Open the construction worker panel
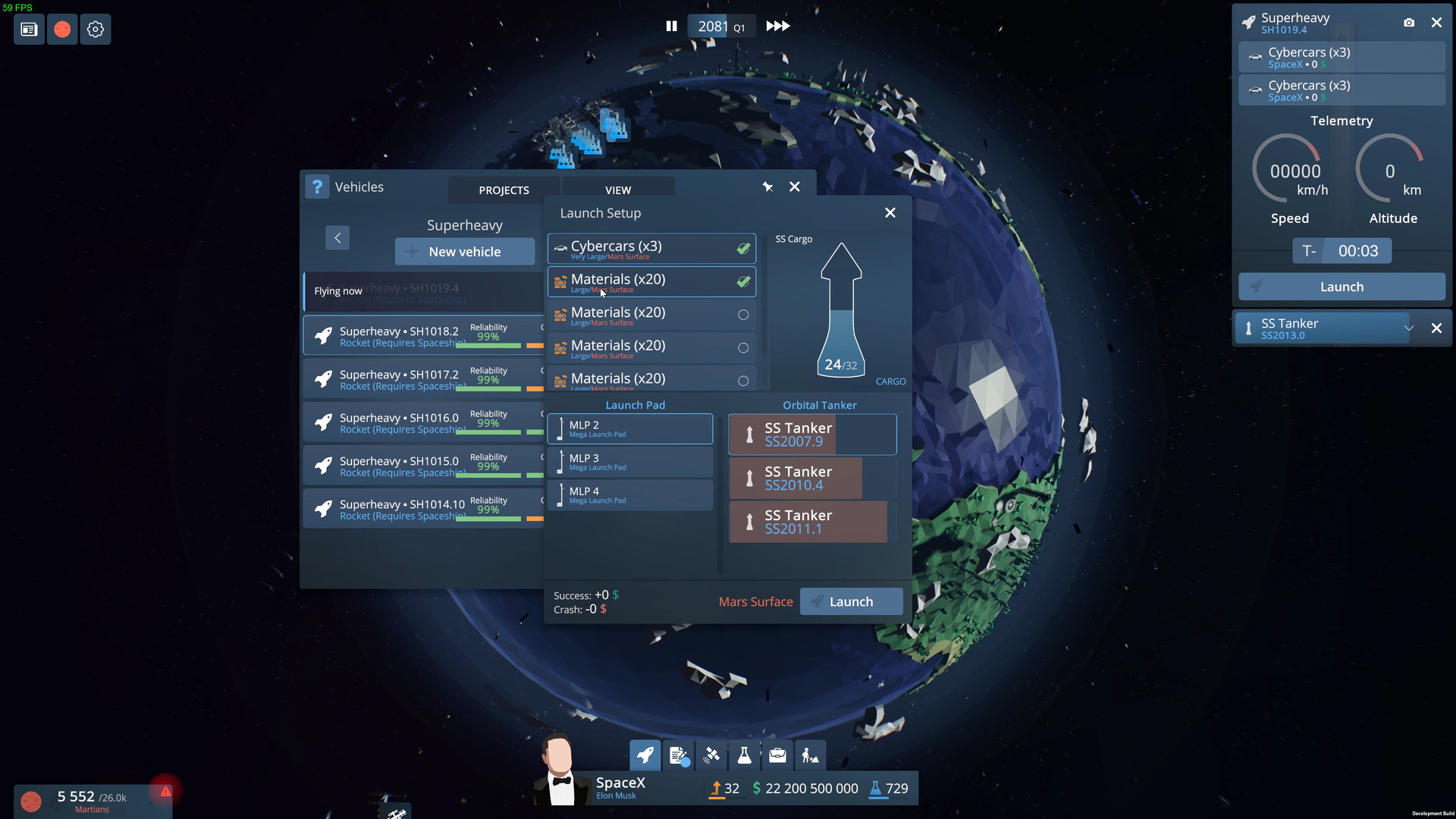This screenshot has width=1456, height=819. 809,755
